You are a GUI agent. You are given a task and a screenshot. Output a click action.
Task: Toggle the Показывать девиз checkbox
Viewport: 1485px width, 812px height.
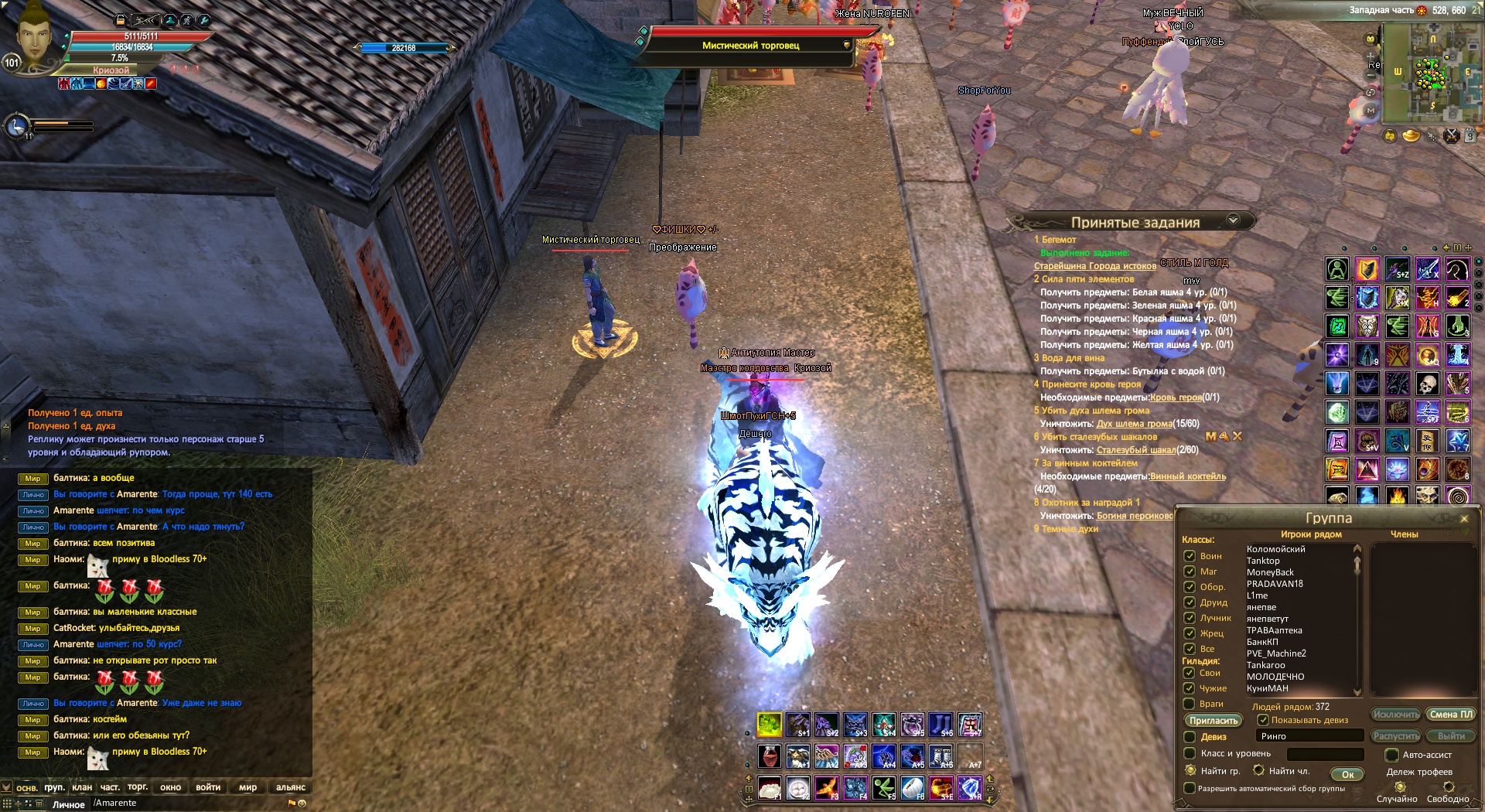tap(1263, 720)
